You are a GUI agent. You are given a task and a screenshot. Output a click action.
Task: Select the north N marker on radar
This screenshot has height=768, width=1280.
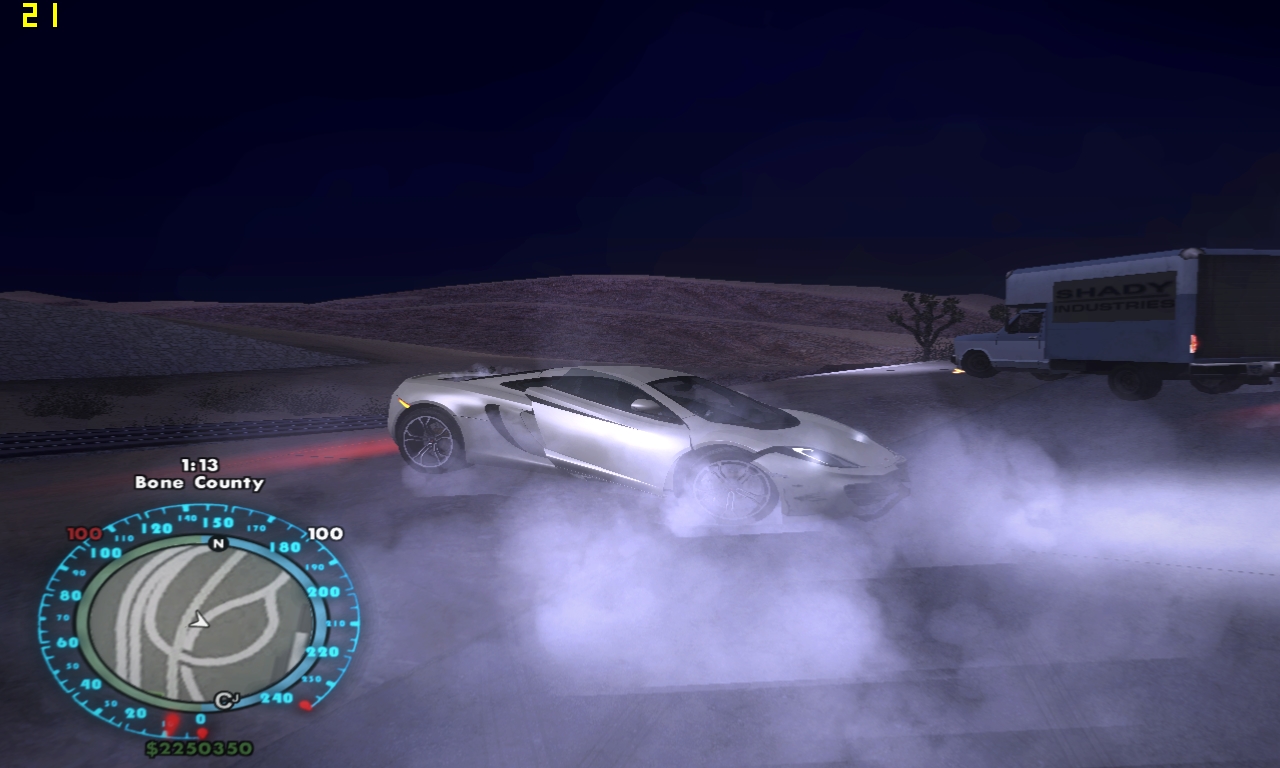pyautogui.click(x=218, y=544)
